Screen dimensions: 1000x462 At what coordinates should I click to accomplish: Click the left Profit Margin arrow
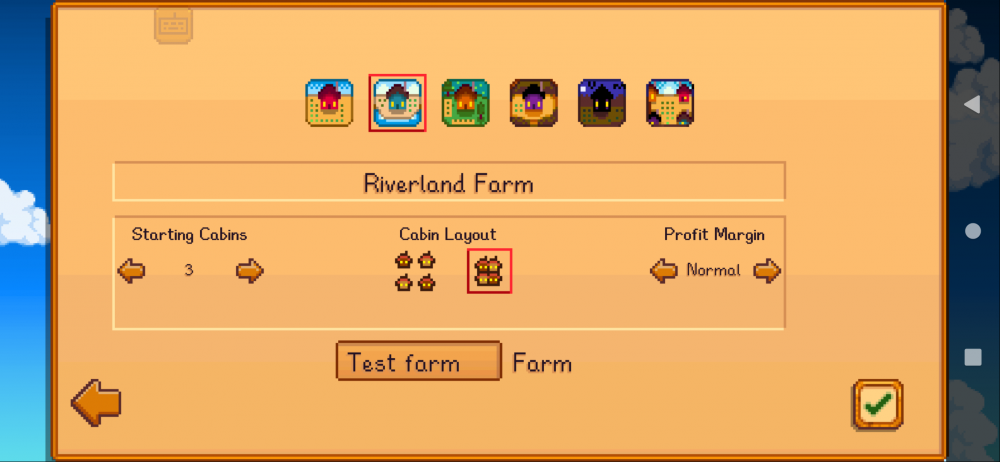click(x=664, y=270)
